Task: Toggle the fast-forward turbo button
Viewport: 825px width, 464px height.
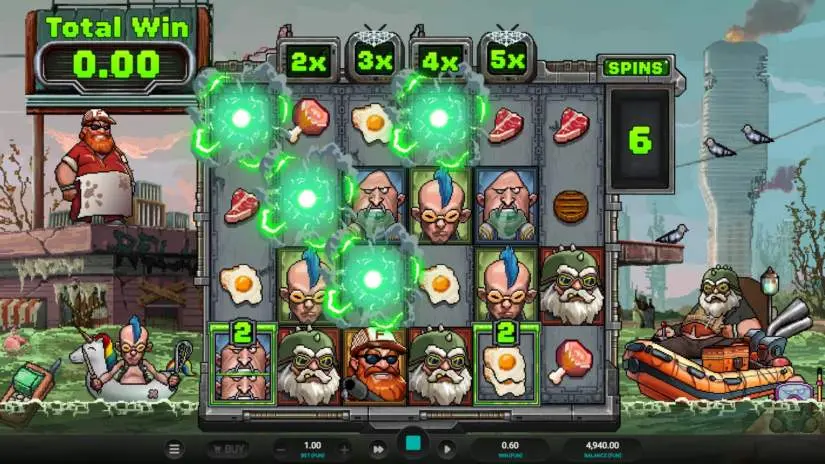Action: point(378,449)
